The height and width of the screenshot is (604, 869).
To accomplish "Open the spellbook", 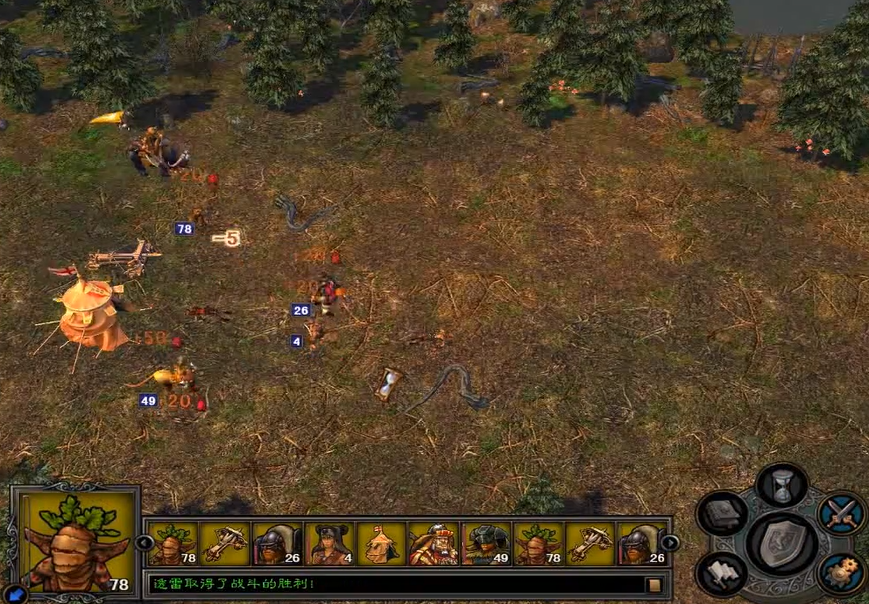I will pos(723,514).
